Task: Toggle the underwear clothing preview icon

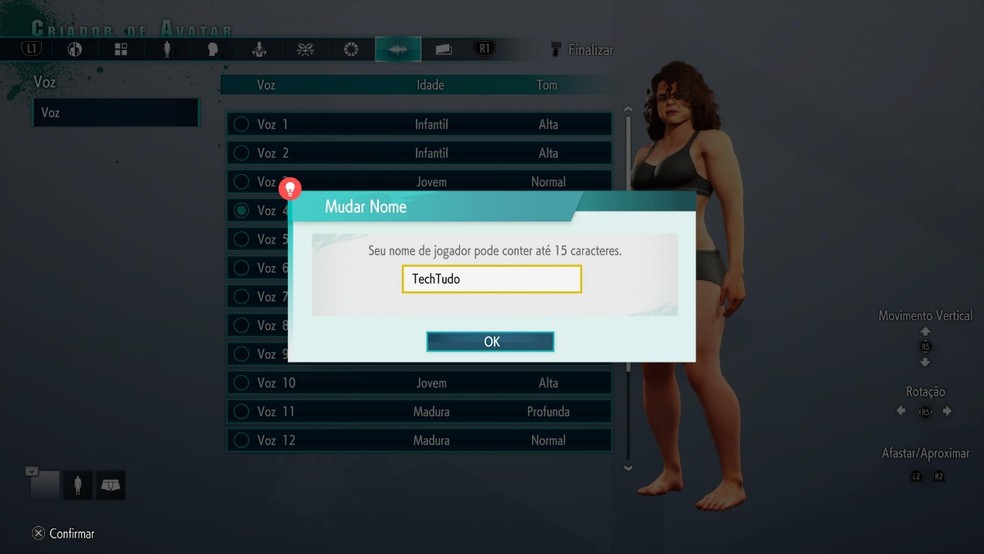Action: point(110,485)
